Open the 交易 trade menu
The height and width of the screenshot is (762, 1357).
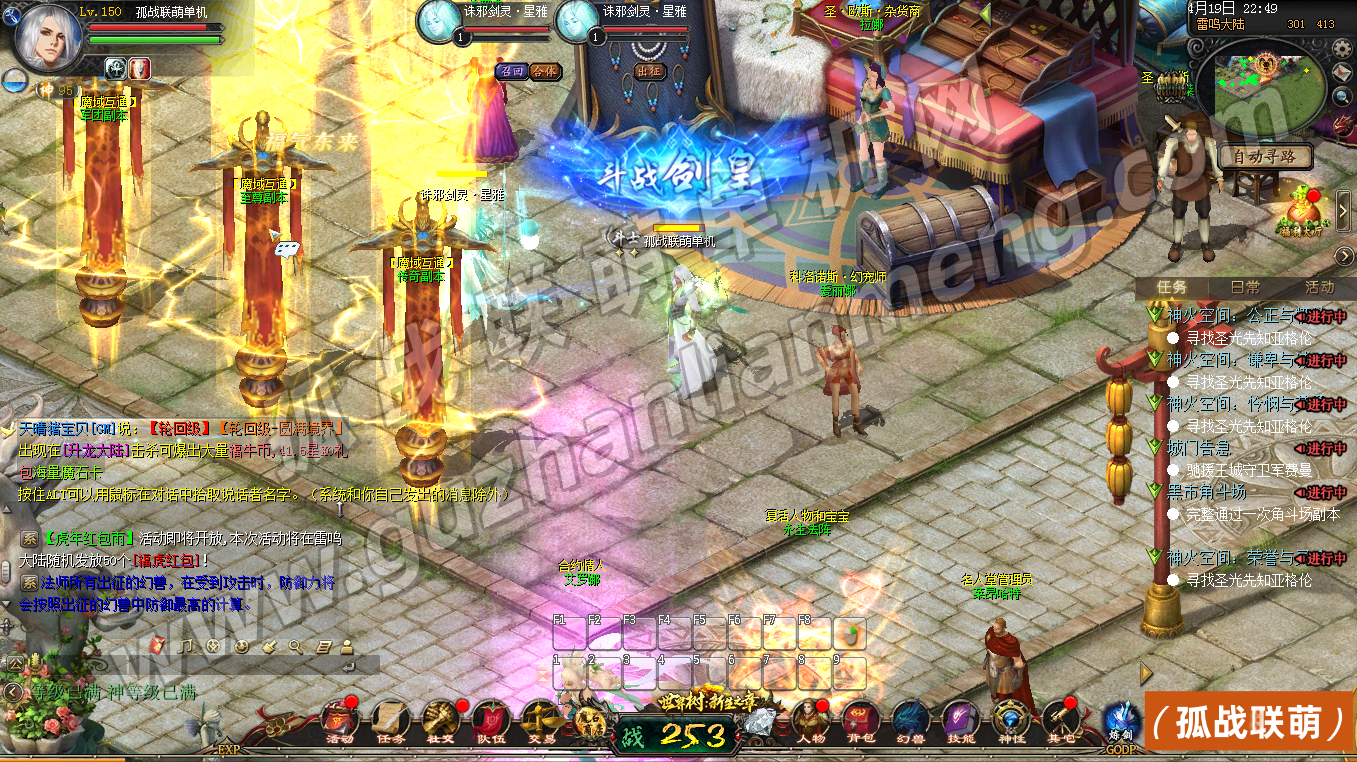541,718
